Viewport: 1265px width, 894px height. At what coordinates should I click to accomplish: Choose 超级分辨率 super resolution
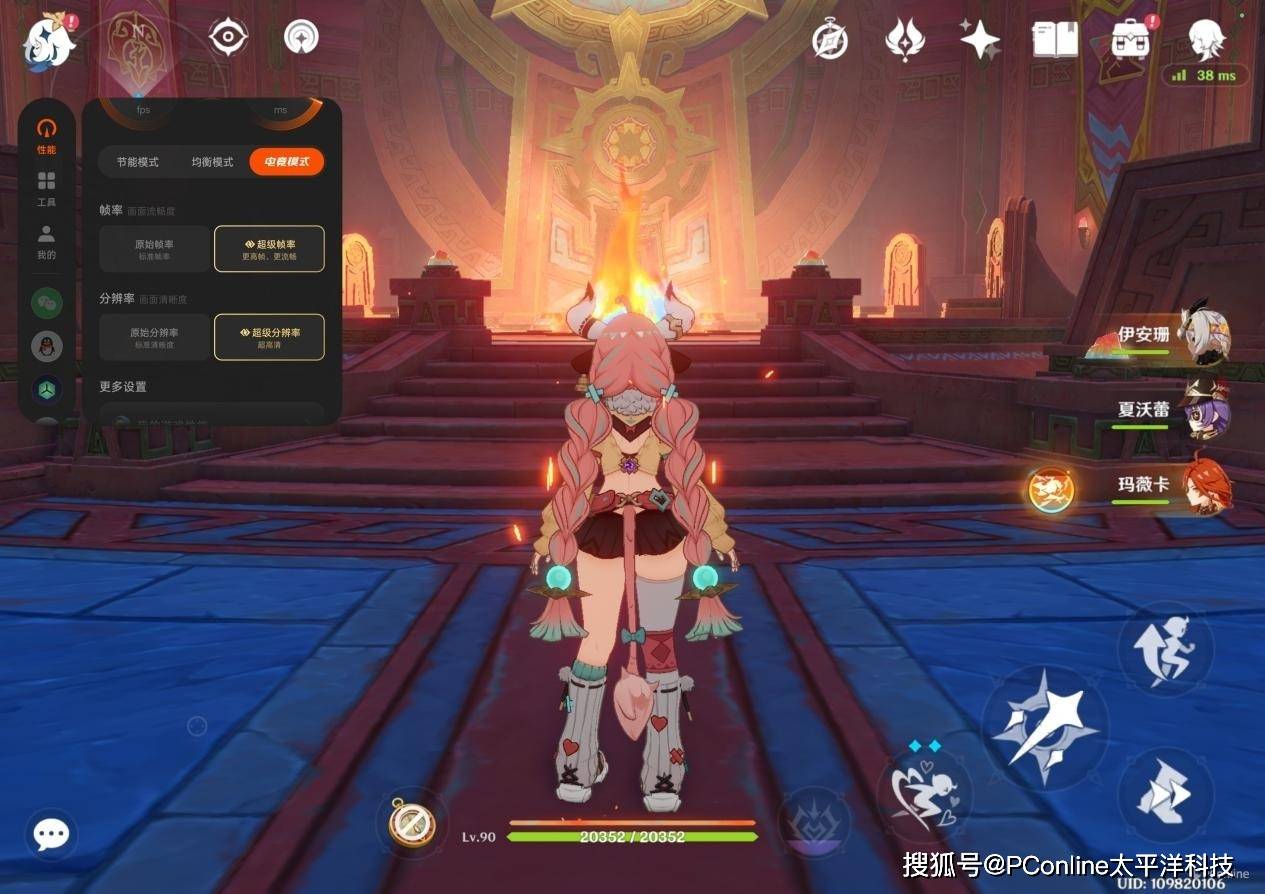269,337
